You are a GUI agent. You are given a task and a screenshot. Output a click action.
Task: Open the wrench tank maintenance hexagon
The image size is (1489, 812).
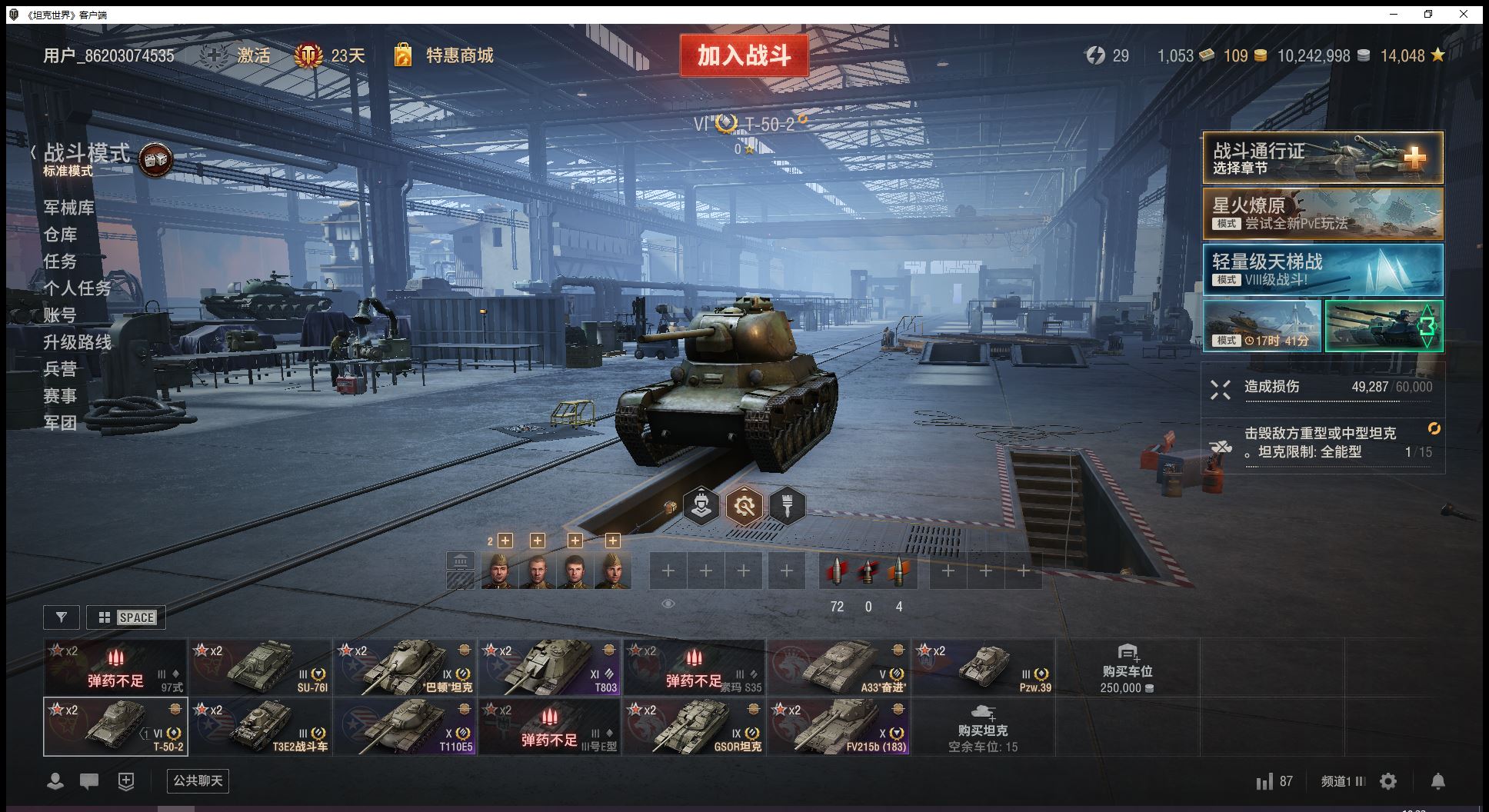point(744,506)
